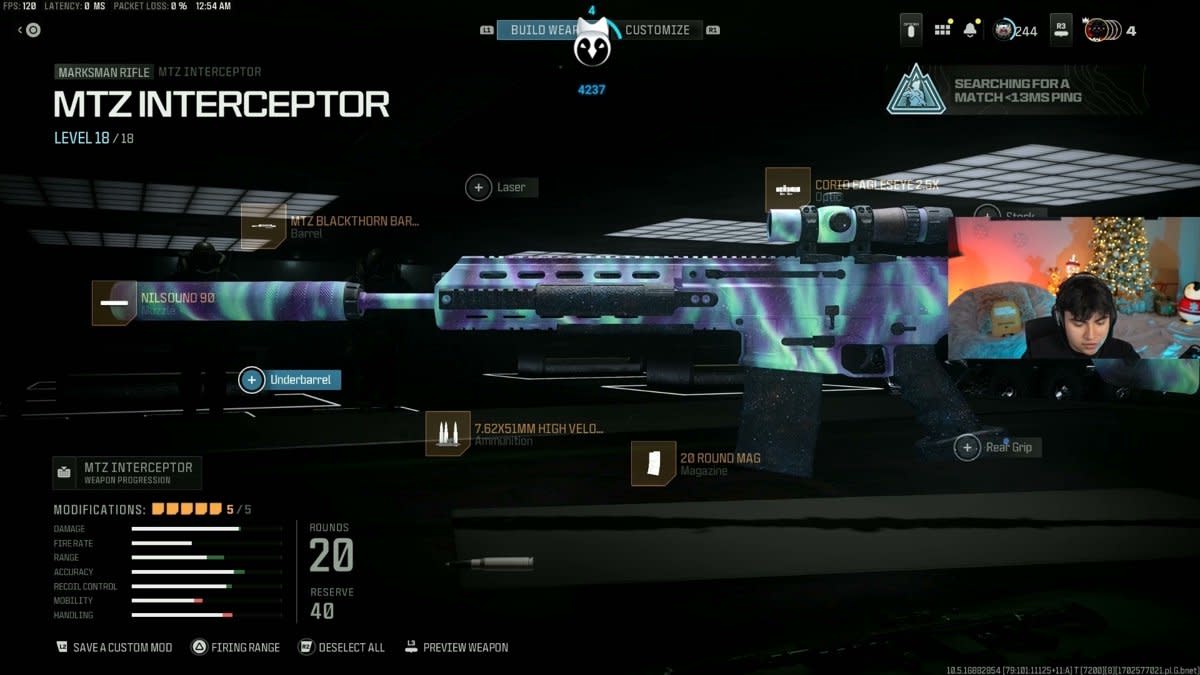Open the 7.62x51mm High Velocity ammunition slot
Viewport: 1200px width, 675px height.
tap(516, 434)
